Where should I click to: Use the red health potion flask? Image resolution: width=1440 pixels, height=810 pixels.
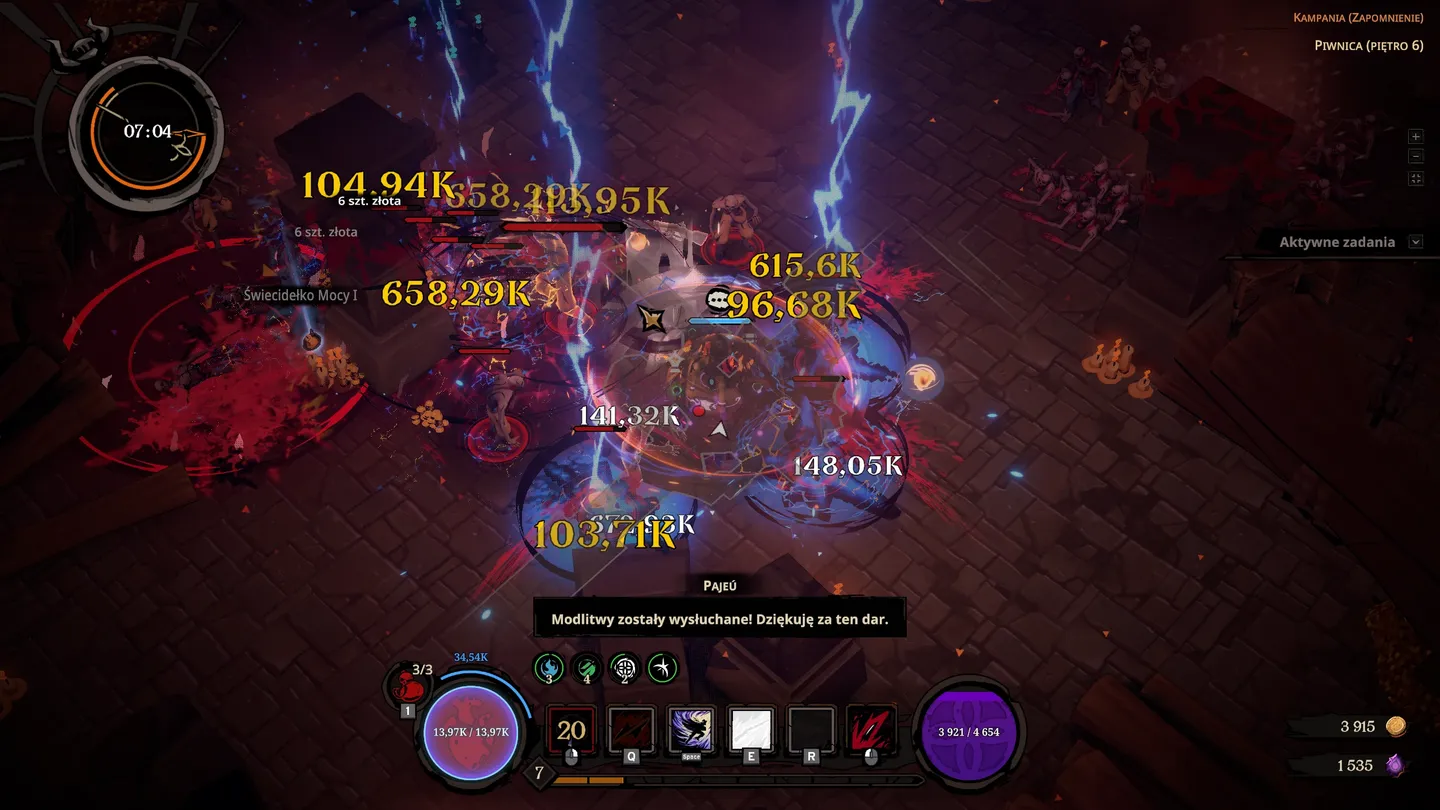tap(407, 687)
